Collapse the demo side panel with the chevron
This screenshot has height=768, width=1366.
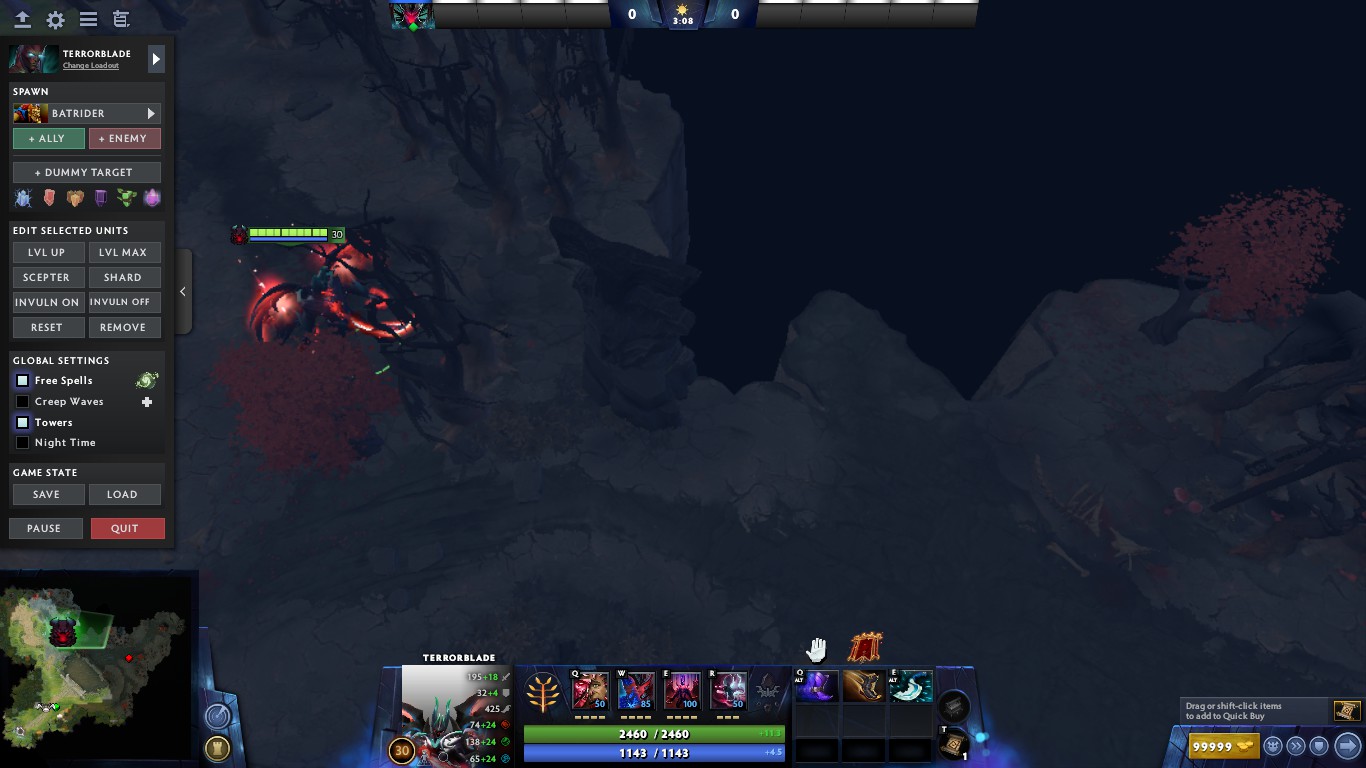(183, 291)
